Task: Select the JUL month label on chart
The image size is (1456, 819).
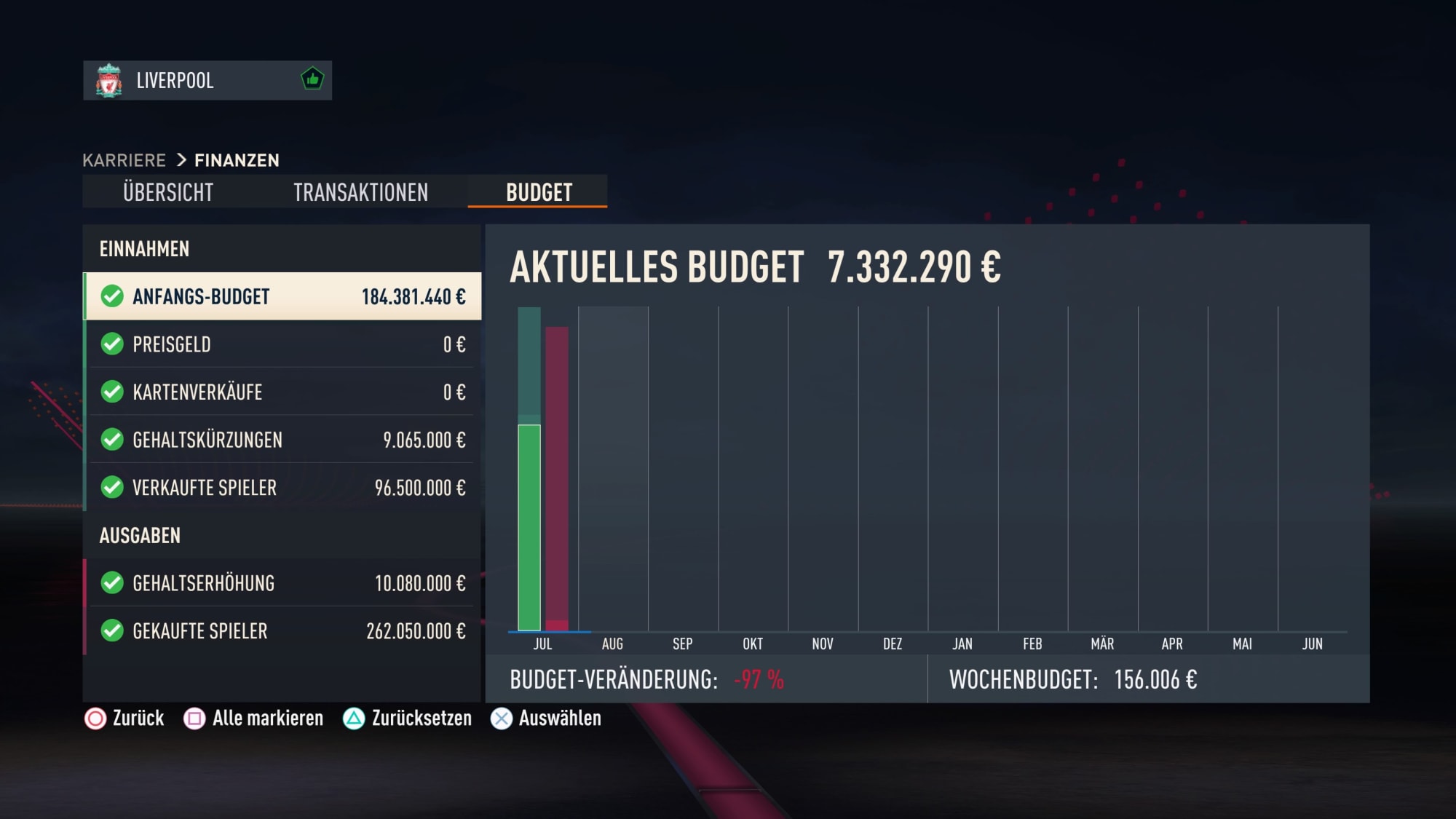Action: [x=542, y=644]
